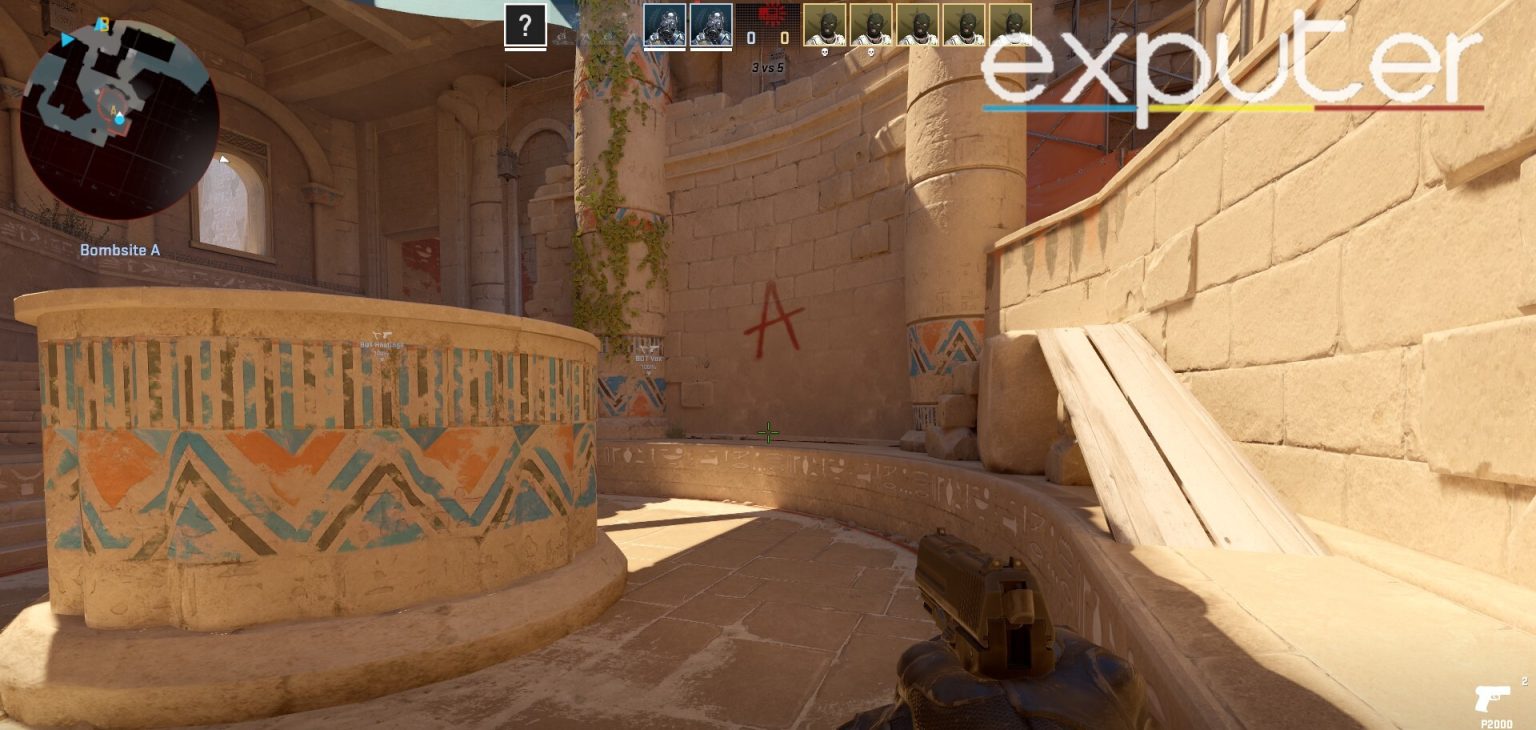
Task: Select the first CT player avatar
Action: pos(663,25)
